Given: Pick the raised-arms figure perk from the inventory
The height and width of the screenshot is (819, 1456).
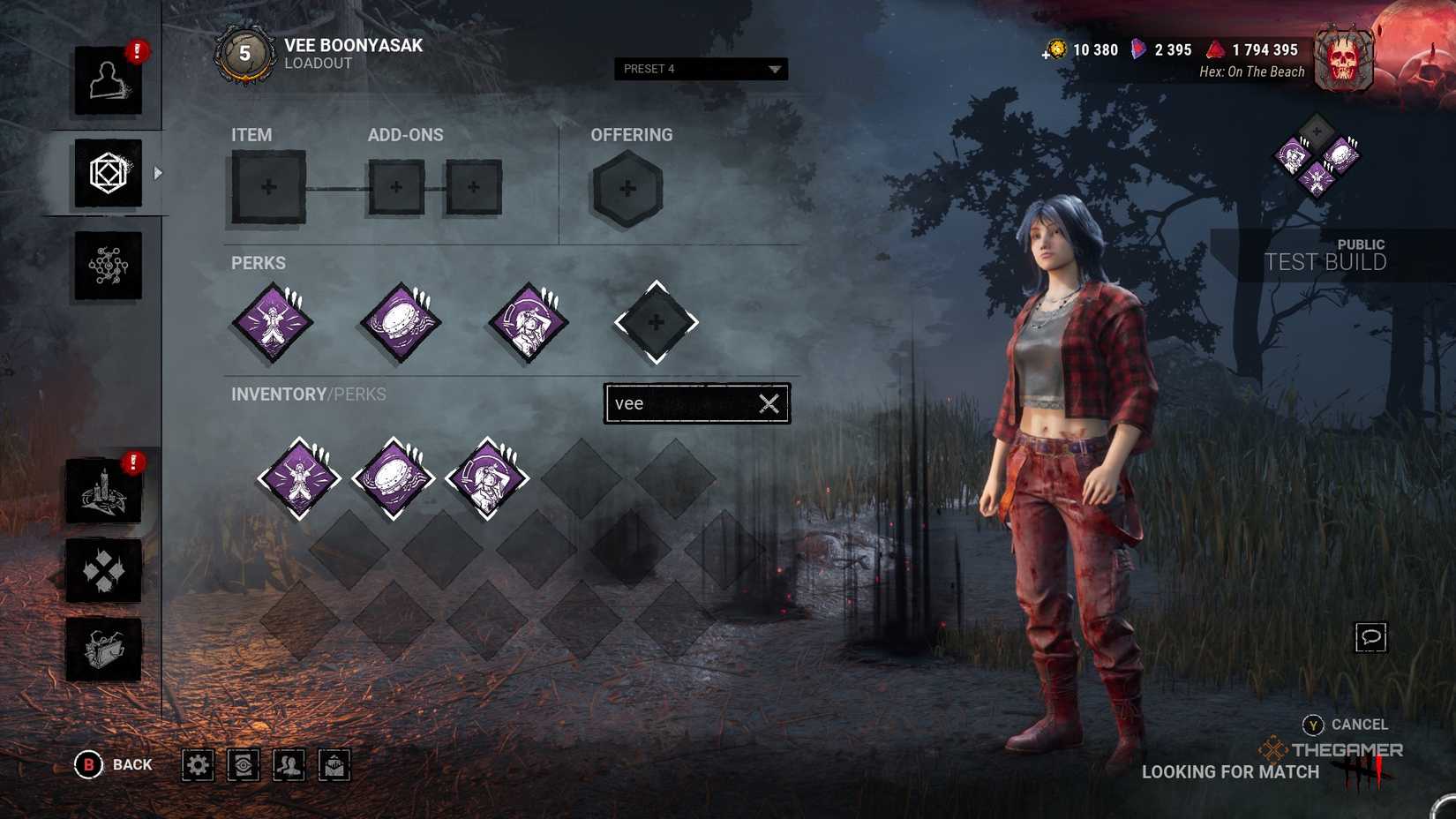Looking at the screenshot, I should pyautogui.click(x=299, y=478).
